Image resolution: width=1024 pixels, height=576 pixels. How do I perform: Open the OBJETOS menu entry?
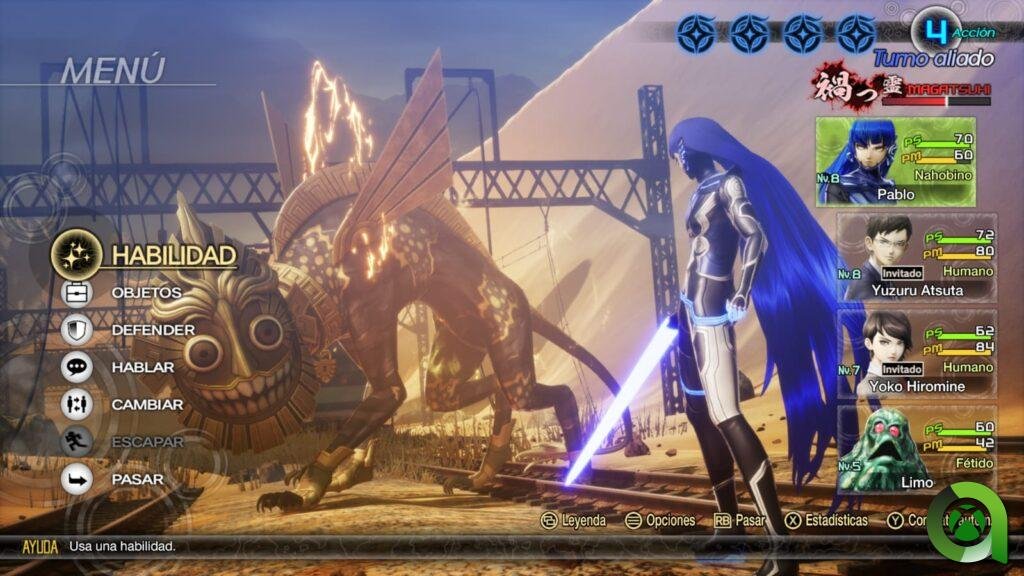click(x=146, y=292)
